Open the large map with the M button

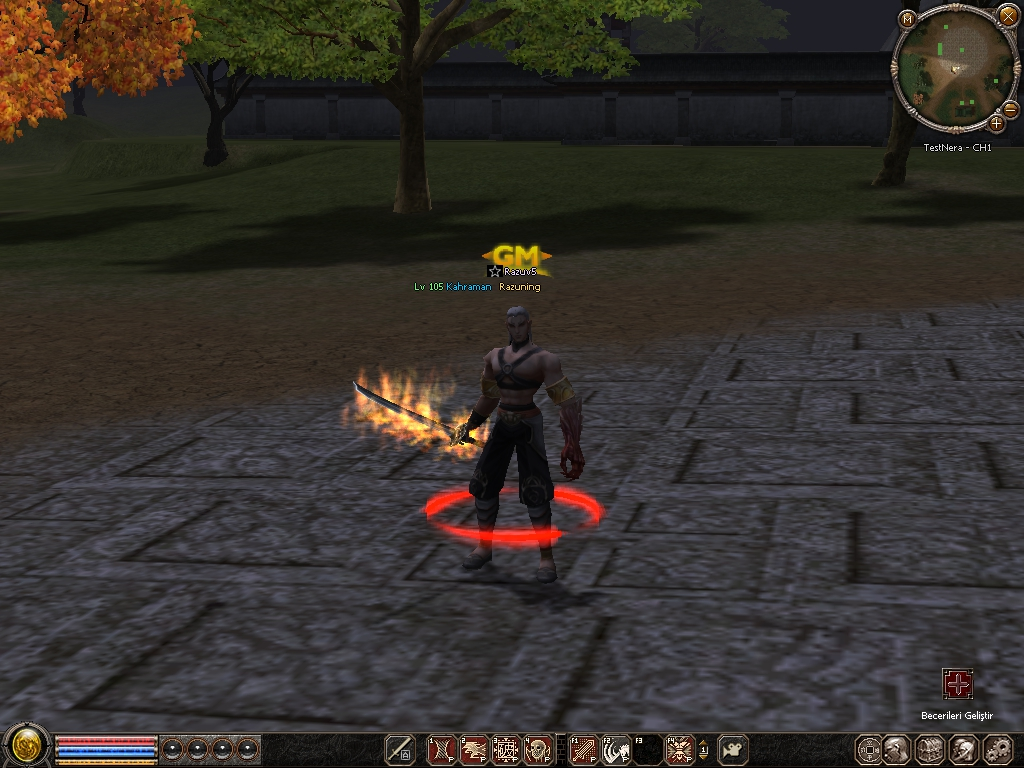coord(907,18)
